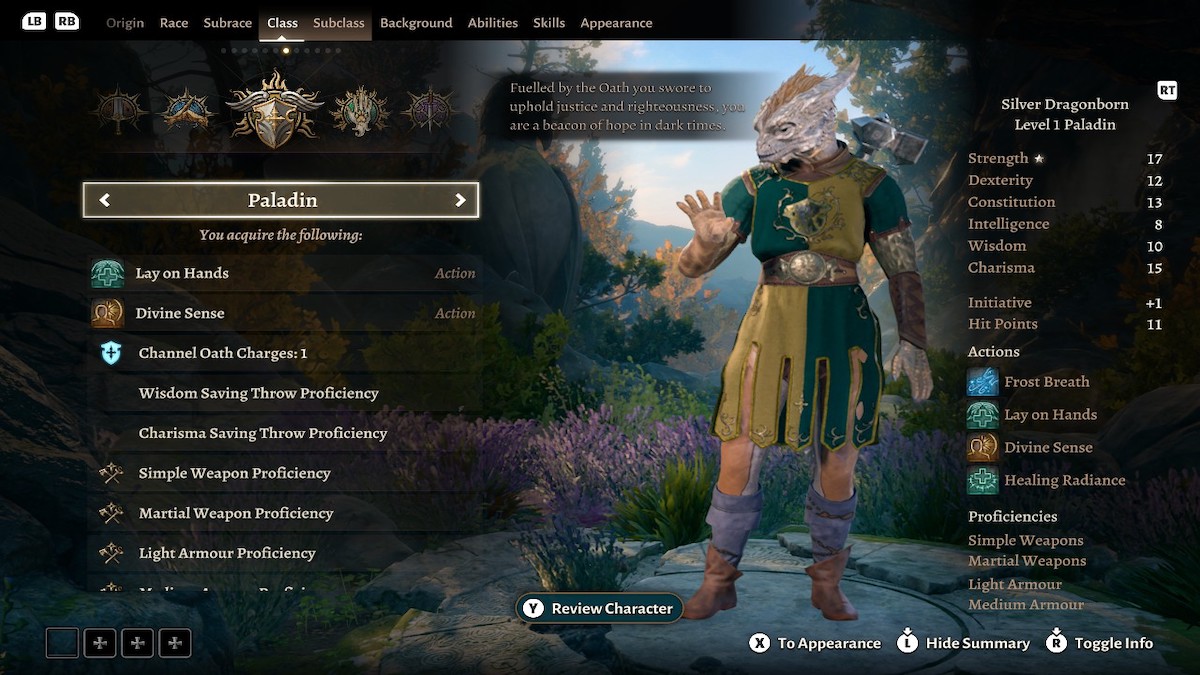
Task: Select the Lay on Hands feature row
Action: tap(283, 273)
